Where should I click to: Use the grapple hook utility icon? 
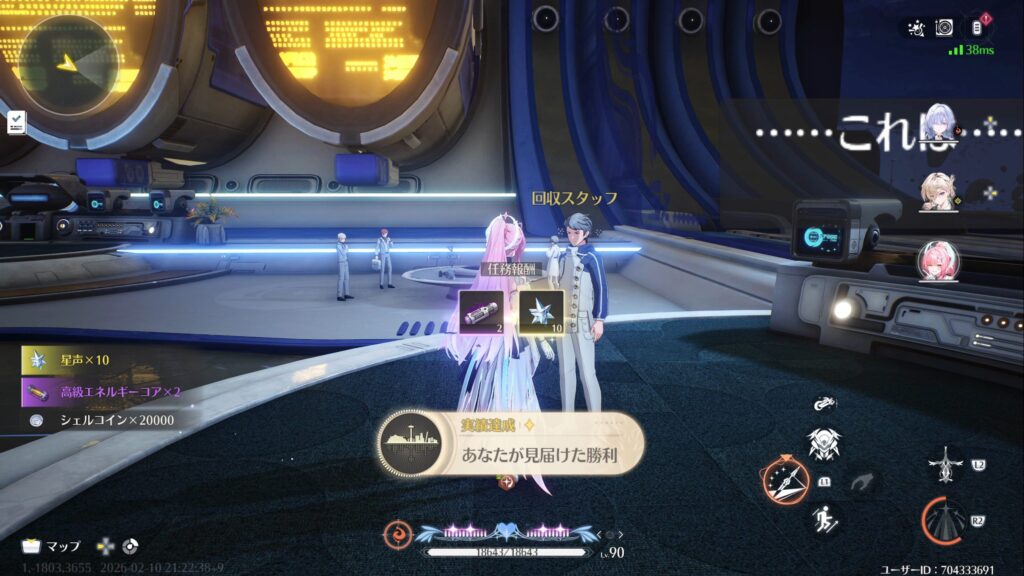click(x=859, y=483)
